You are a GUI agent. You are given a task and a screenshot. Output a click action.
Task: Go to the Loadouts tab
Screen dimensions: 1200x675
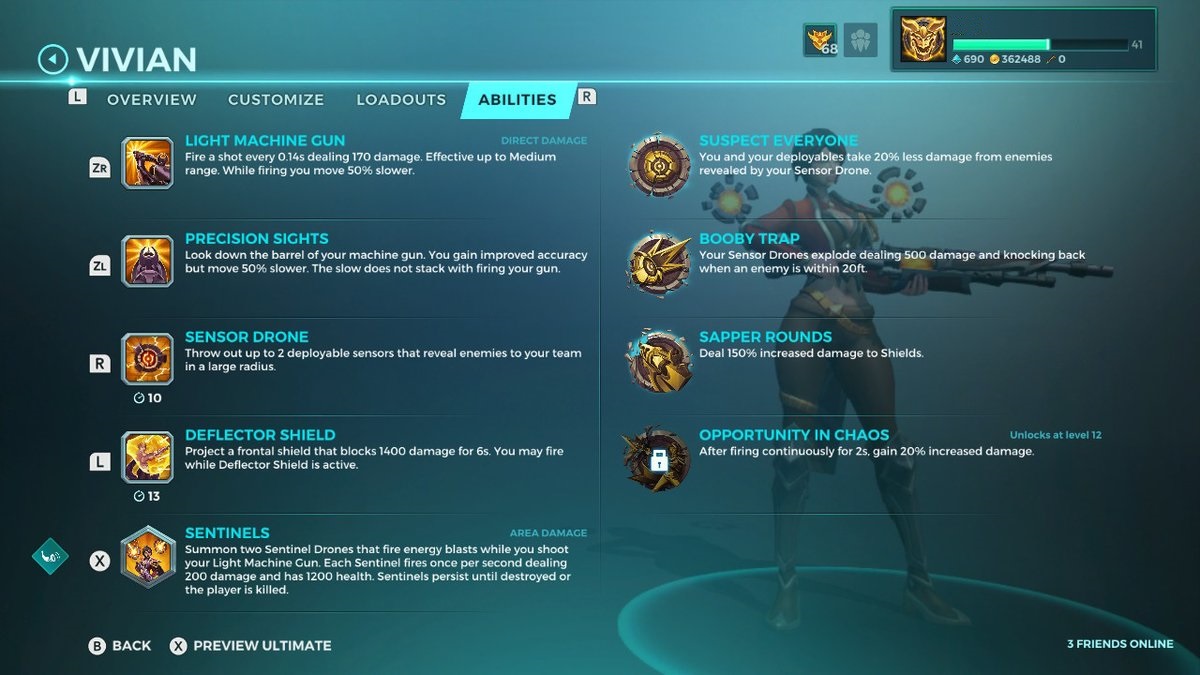[401, 100]
